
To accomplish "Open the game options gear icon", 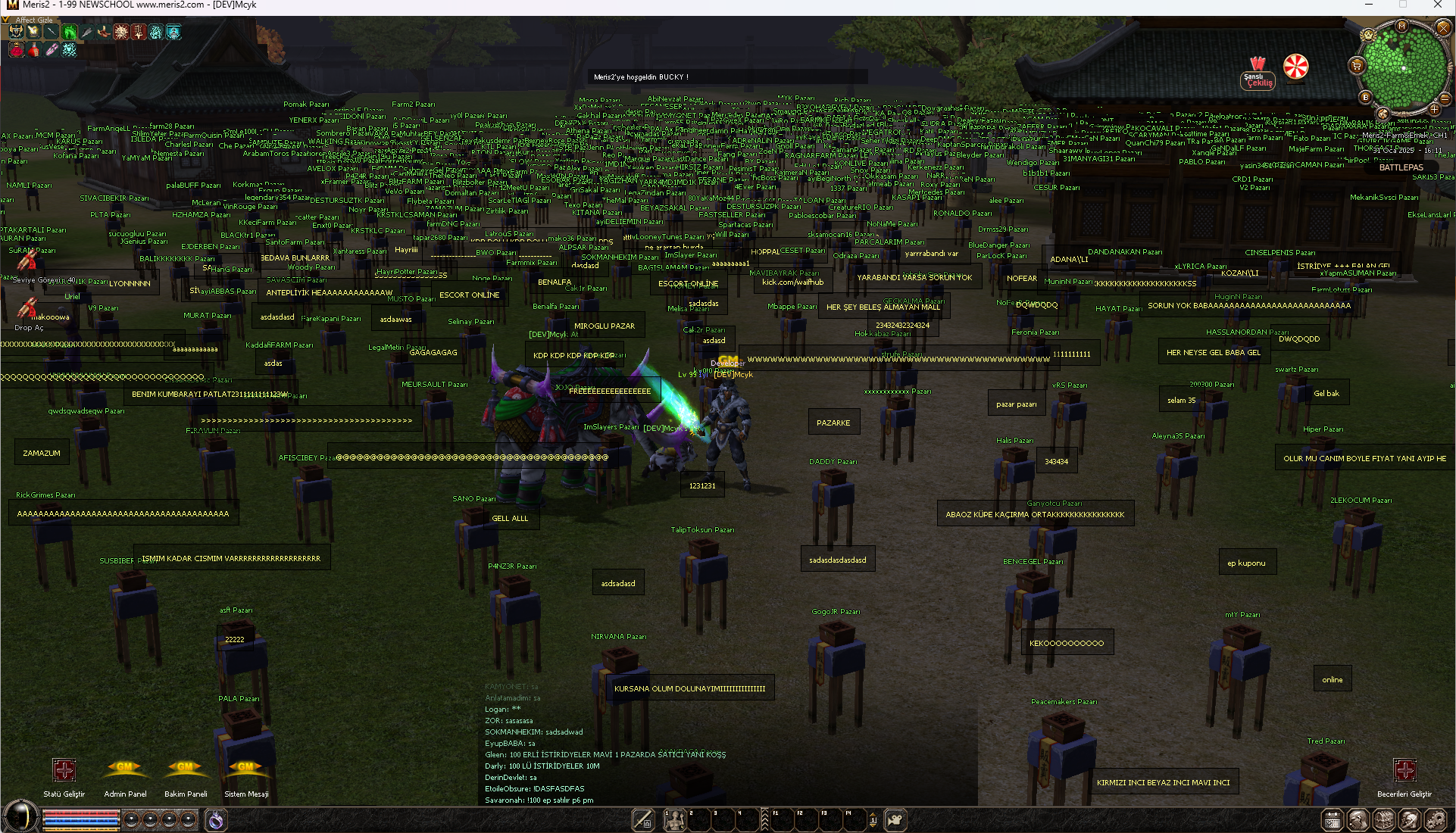I will coord(1434,821).
